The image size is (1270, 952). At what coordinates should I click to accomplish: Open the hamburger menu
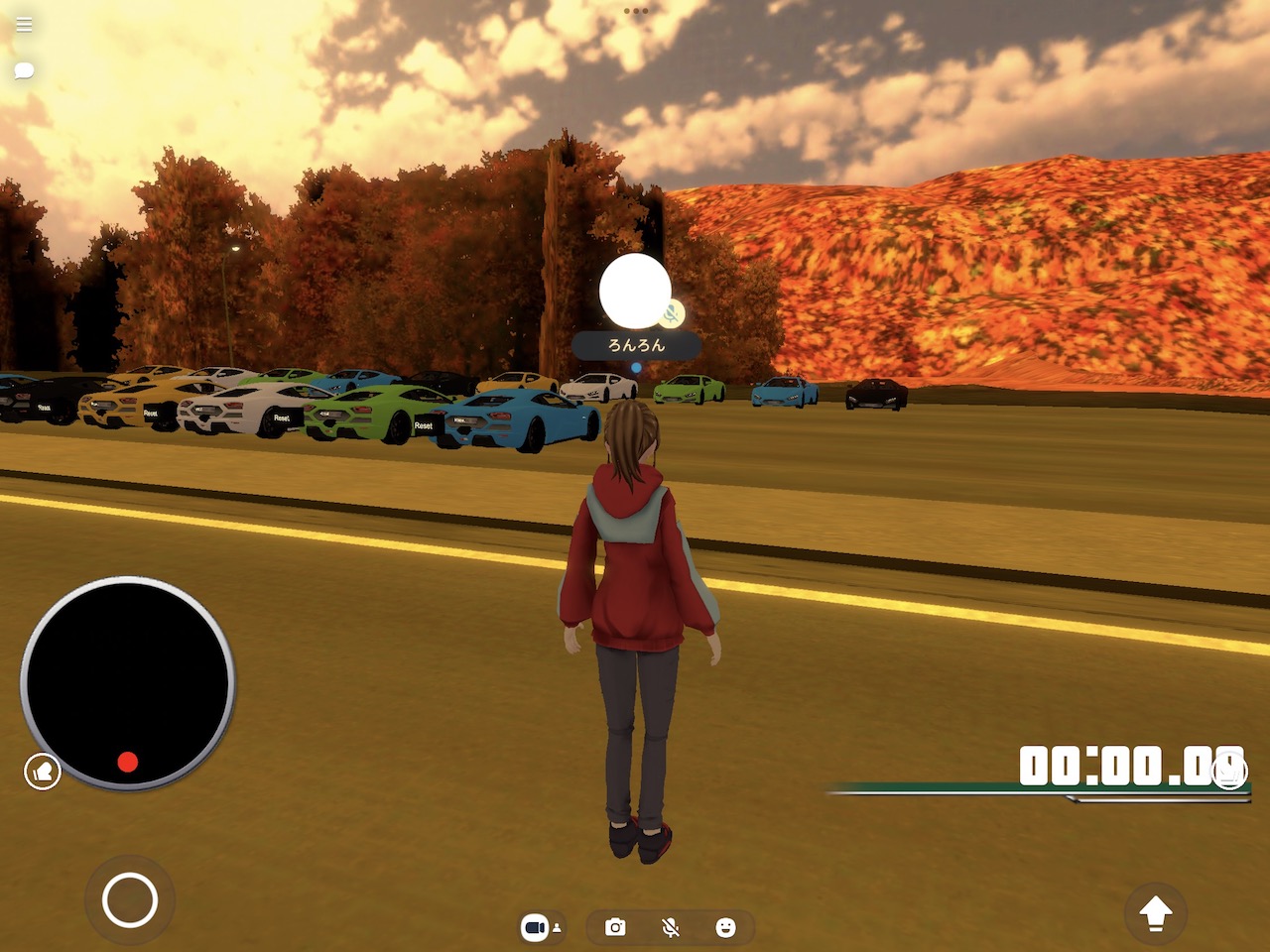(x=24, y=25)
